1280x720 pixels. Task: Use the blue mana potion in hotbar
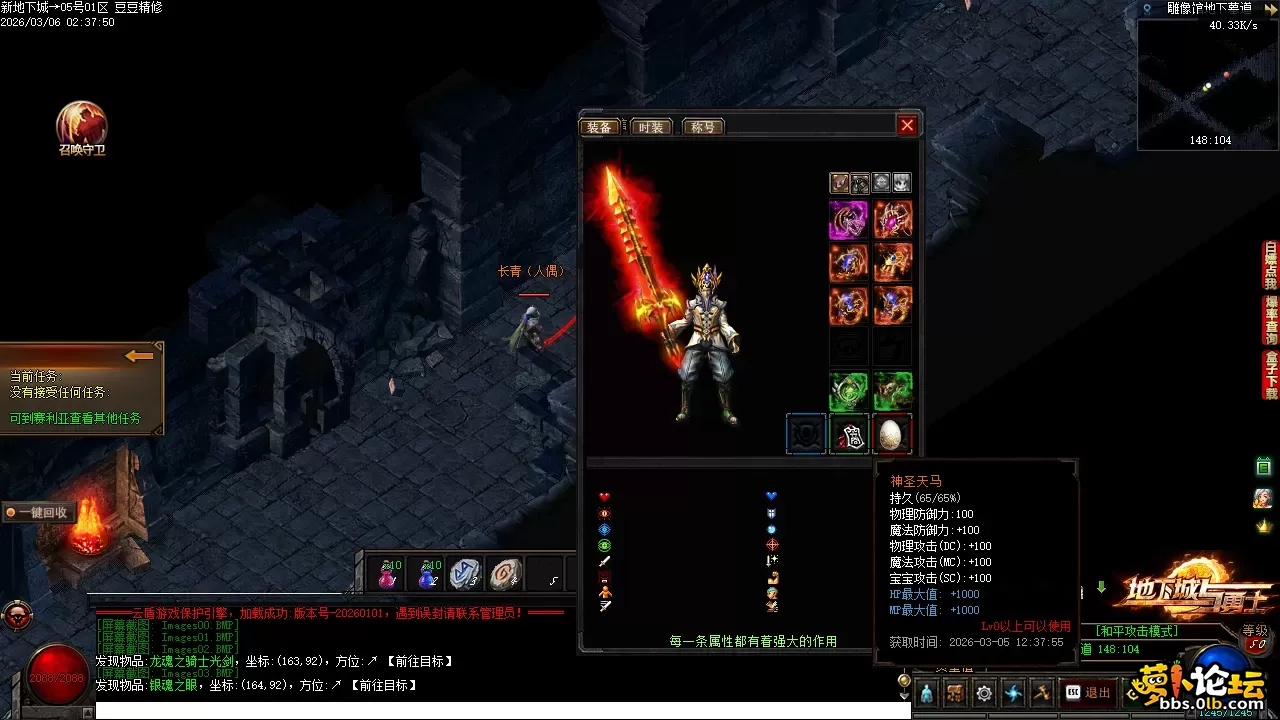pyautogui.click(x=428, y=574)
